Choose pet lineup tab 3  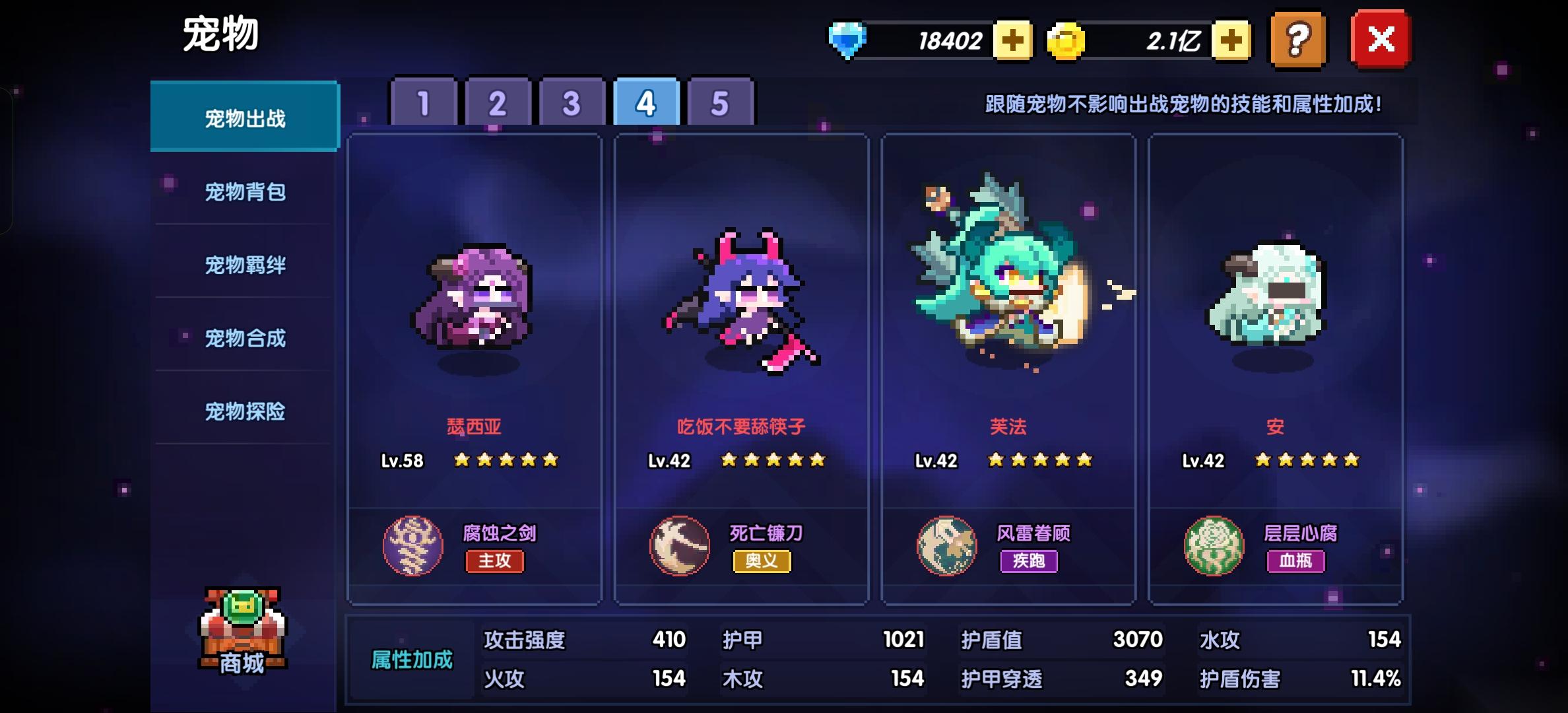(x=572, y=103)
